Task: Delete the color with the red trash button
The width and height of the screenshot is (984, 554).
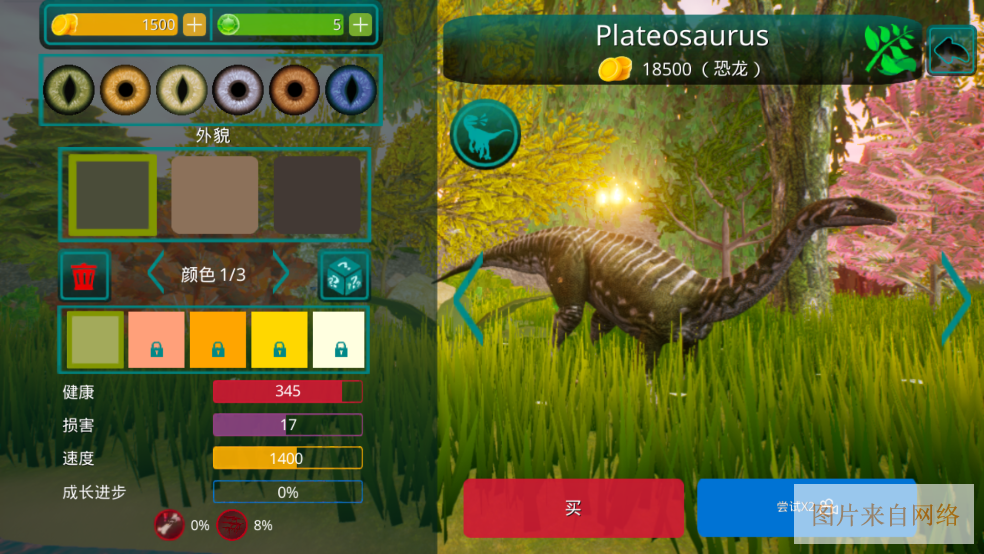Action: pyautogui.click(x=85, y=275)
